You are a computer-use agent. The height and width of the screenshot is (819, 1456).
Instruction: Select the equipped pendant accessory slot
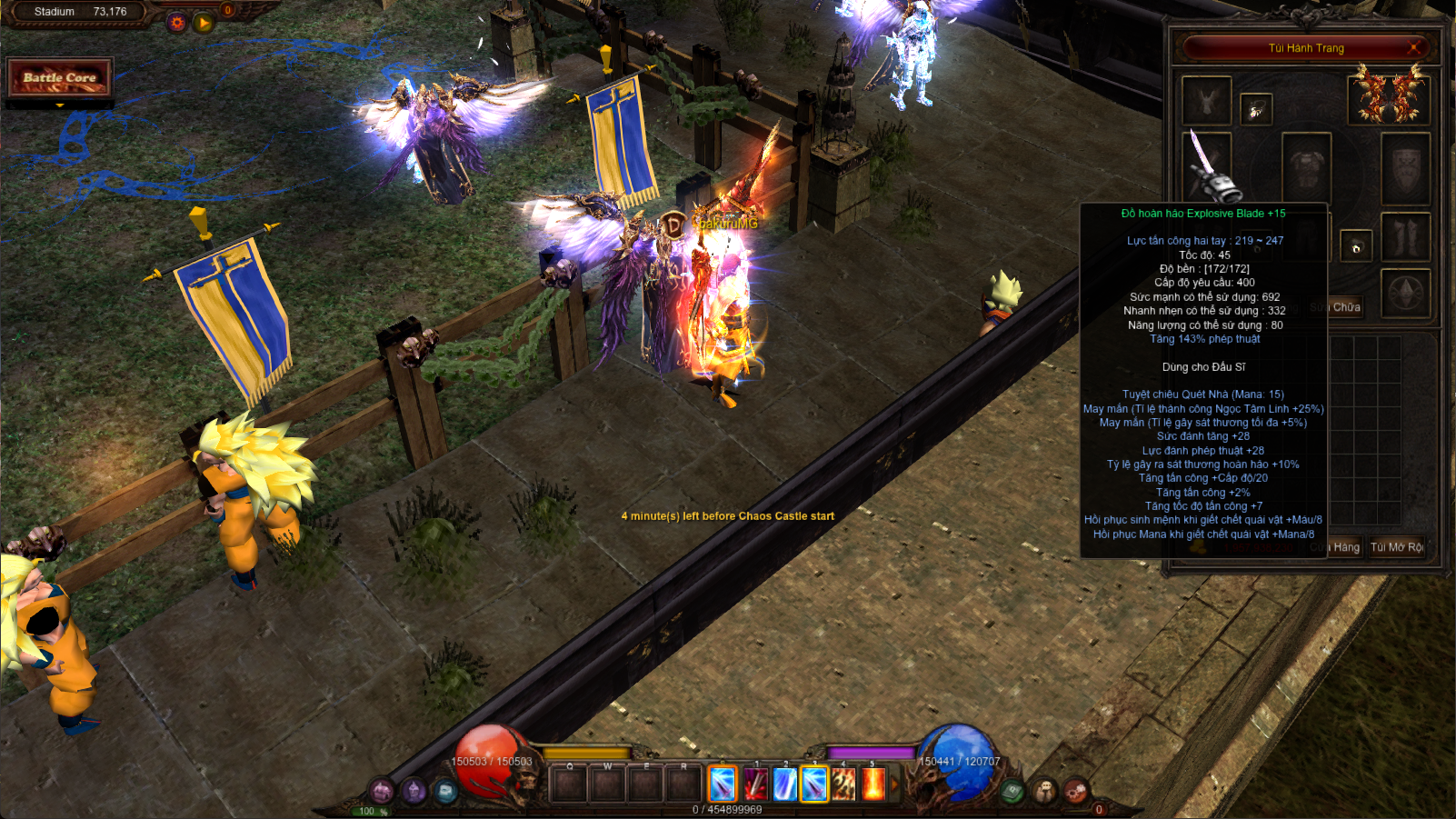[1256, 110]
